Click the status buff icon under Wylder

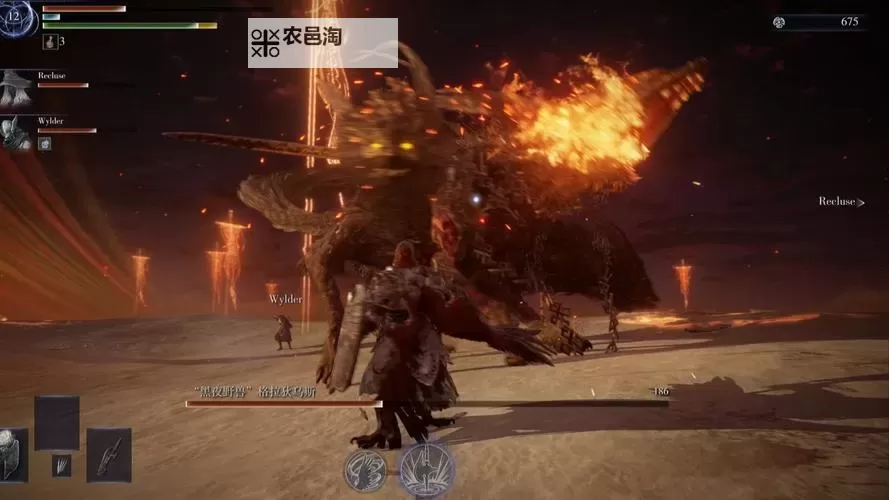44,144
